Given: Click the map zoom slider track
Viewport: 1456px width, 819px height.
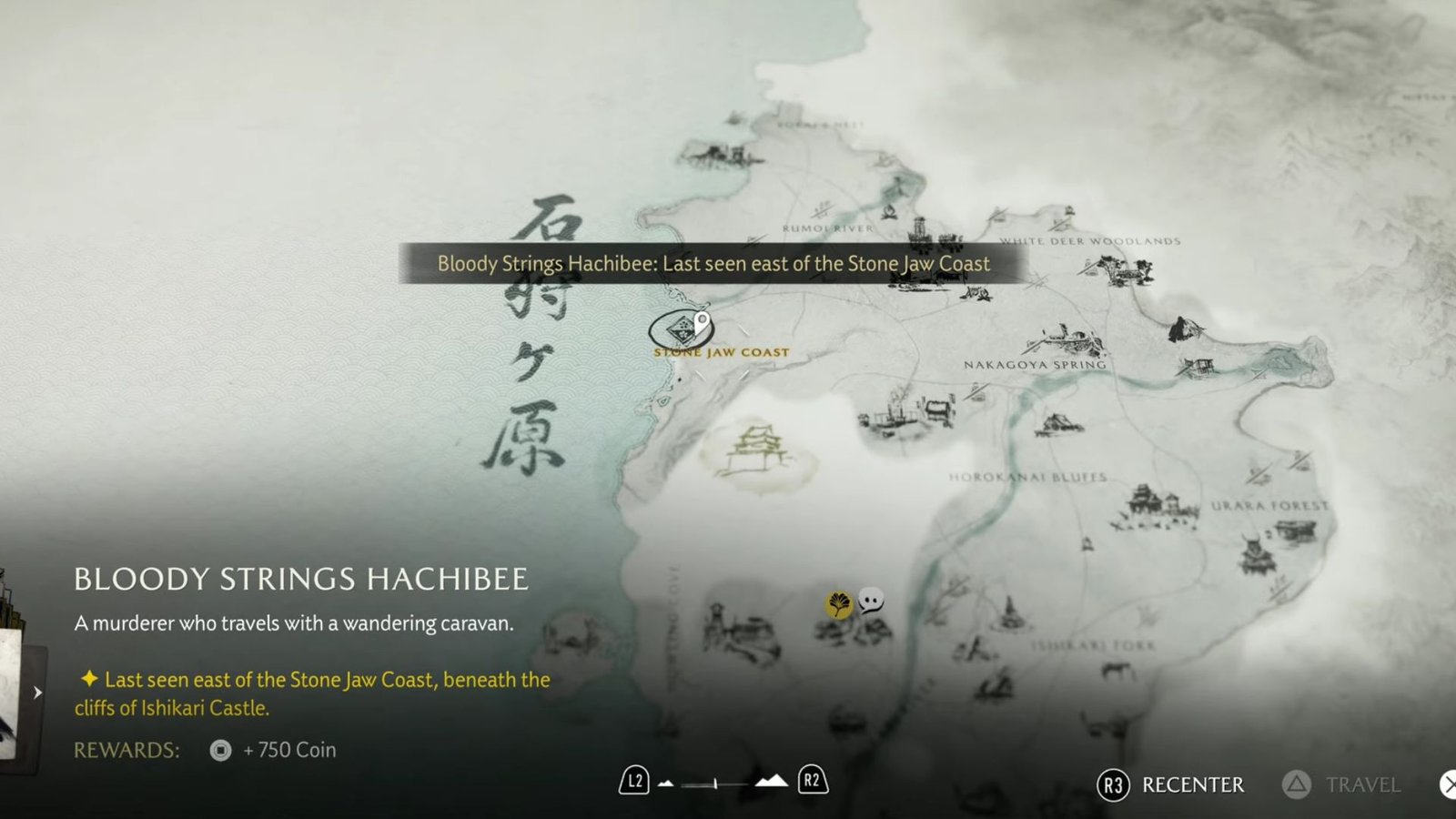Looking at the screenshot, I should 716,784.
